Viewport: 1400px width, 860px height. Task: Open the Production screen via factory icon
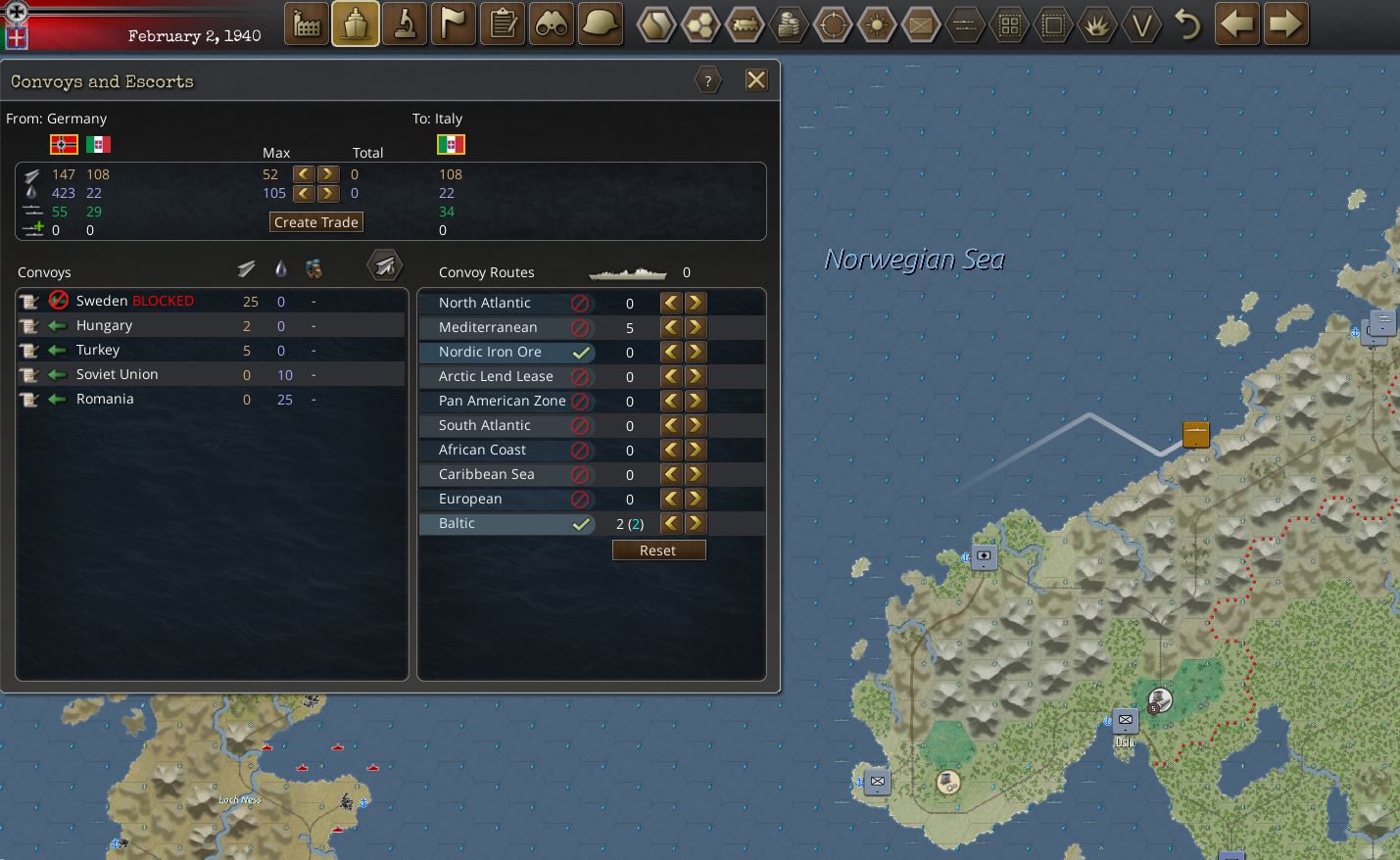pyautogui.click(x=306, y=24)
